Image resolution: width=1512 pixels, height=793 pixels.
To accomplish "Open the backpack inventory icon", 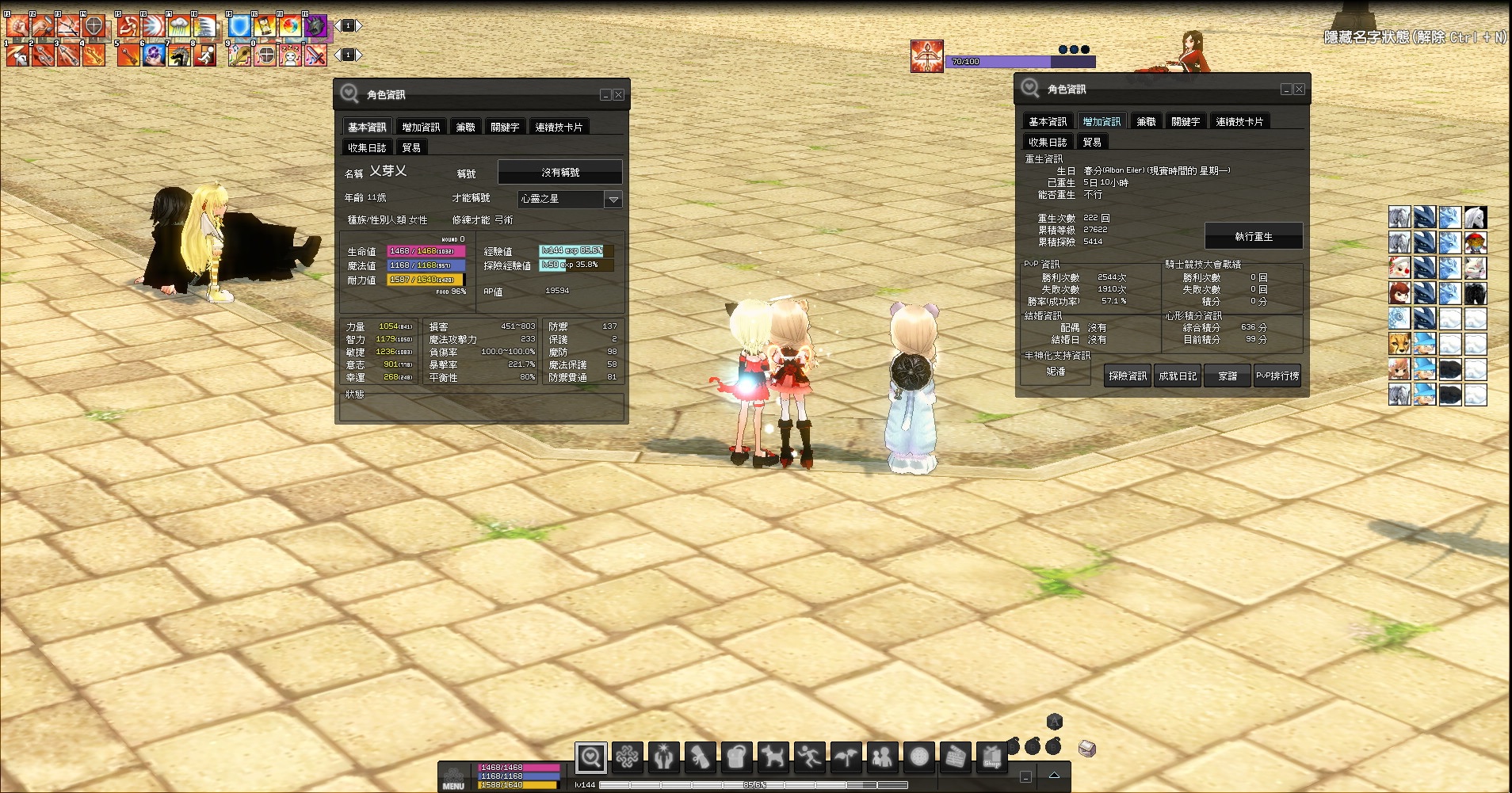I will 736,757.
